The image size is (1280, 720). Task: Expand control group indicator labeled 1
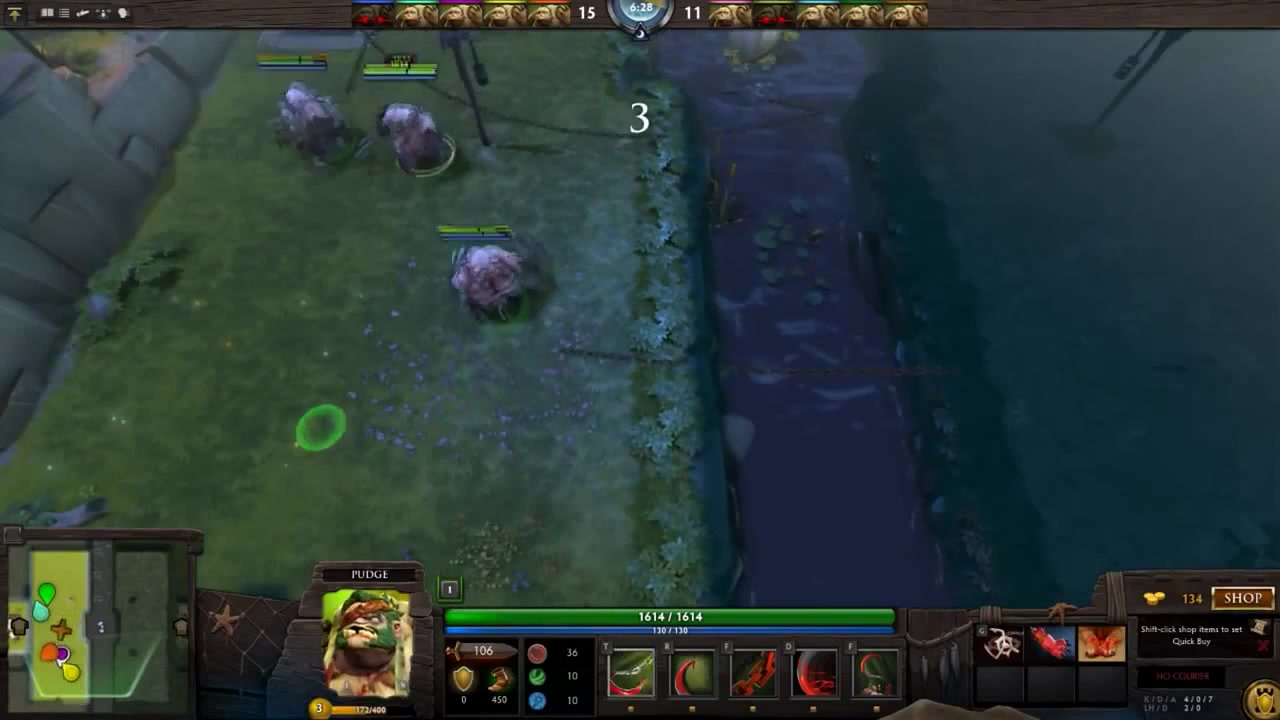(448, 589)
